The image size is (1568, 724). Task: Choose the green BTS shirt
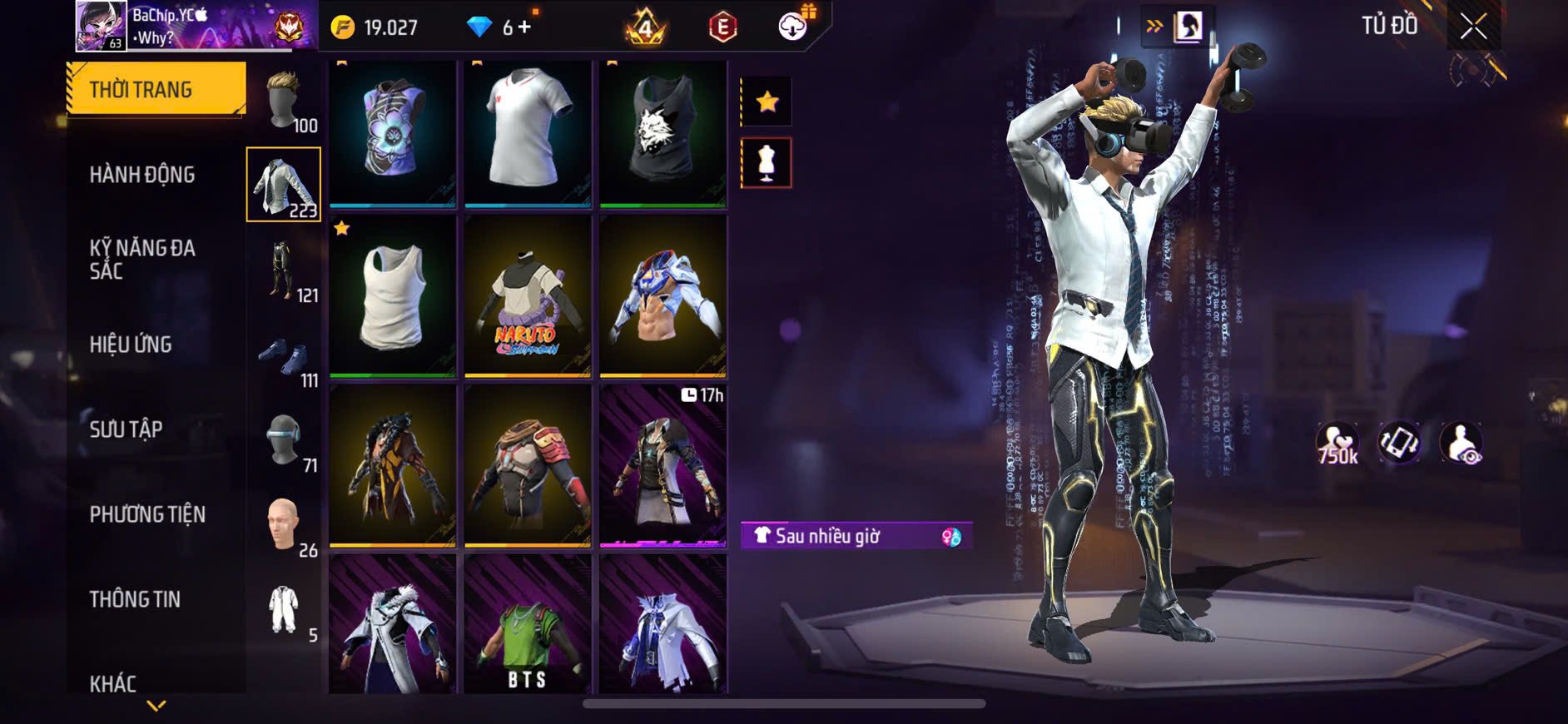pyautogui.click(x=528, y=624)
